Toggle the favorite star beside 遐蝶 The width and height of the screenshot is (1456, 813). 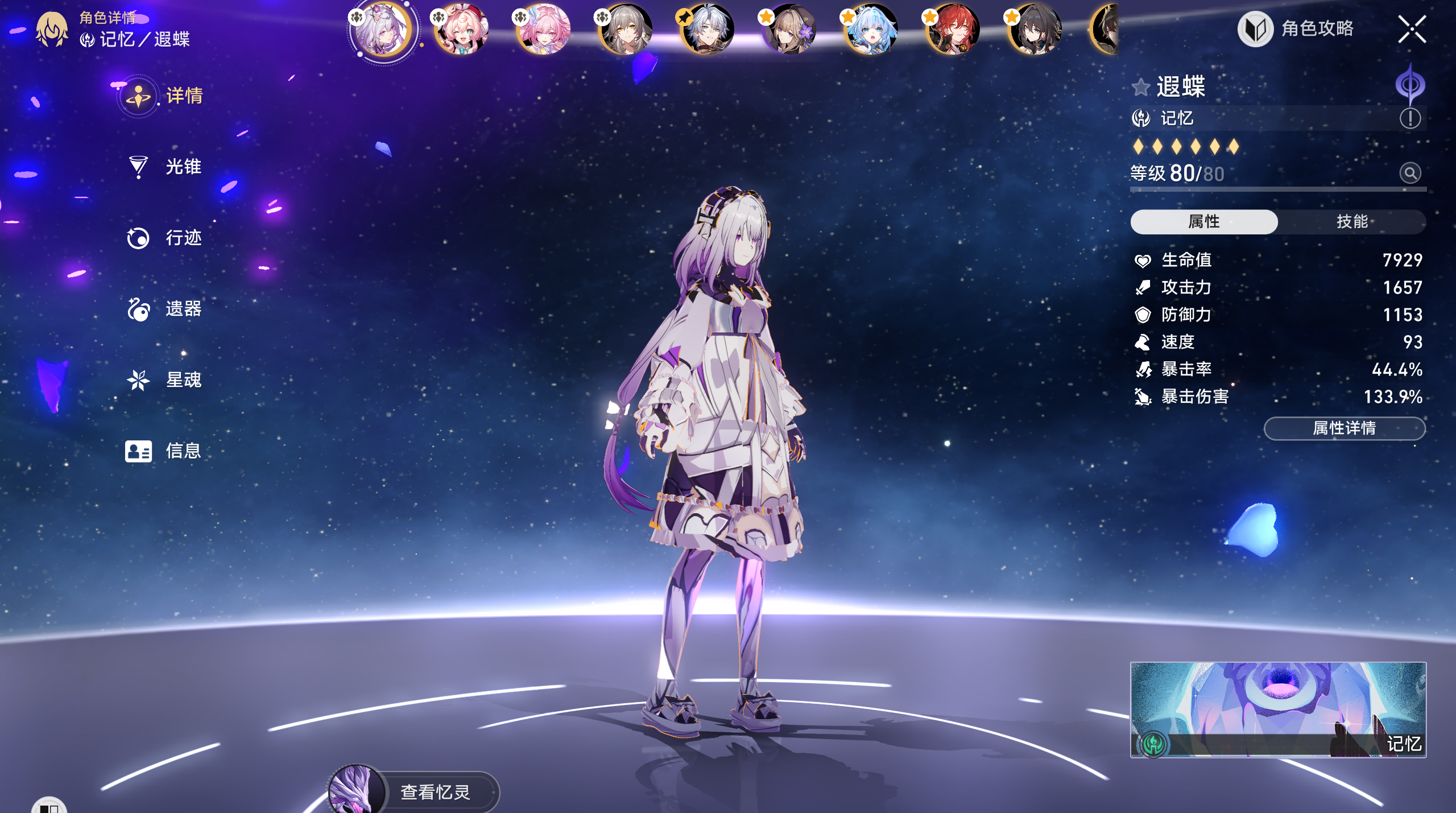(1140, 88)
